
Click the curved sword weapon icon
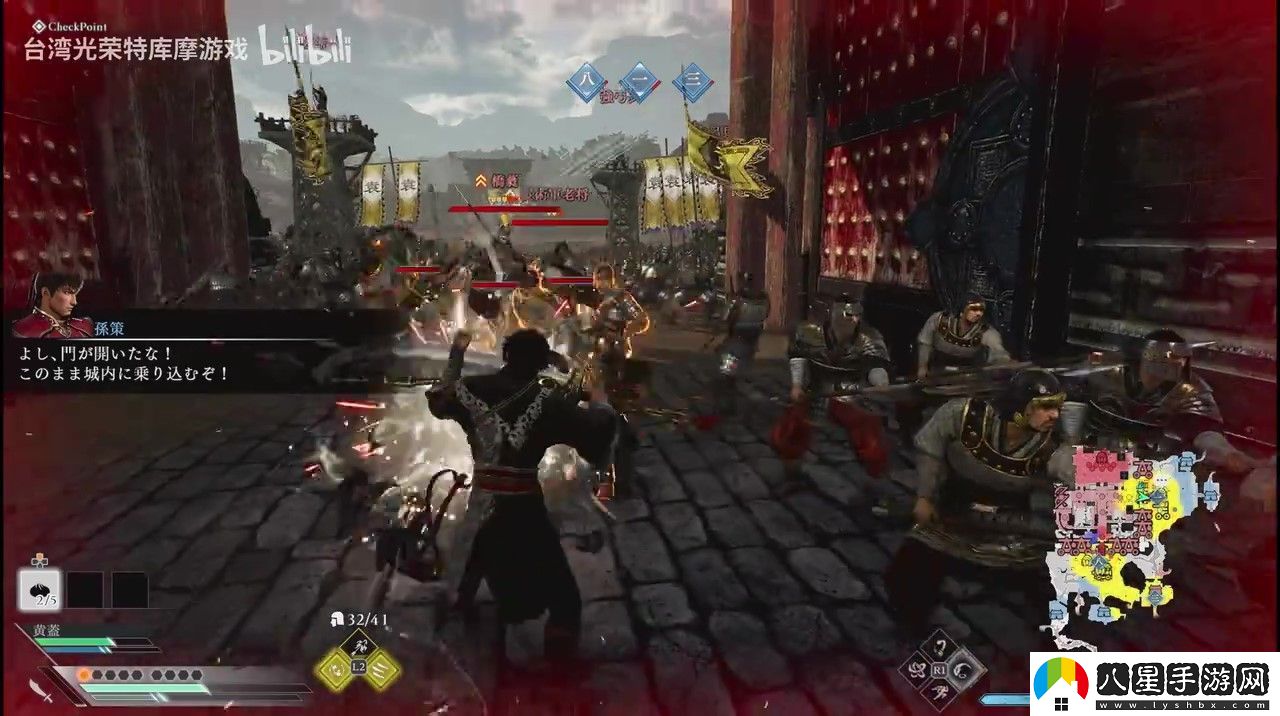click(x=41, y=689)
